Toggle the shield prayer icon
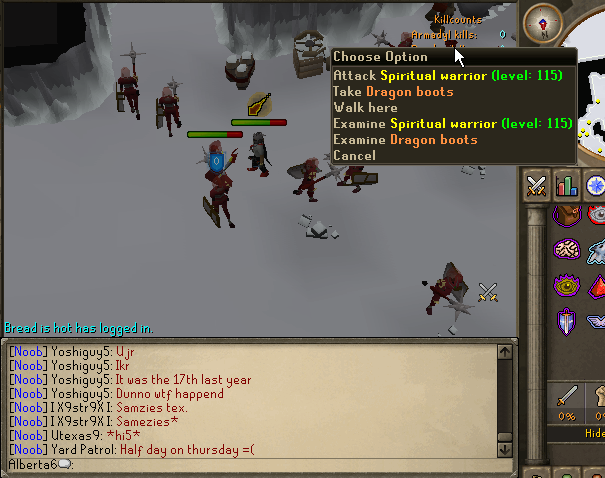 567,322
